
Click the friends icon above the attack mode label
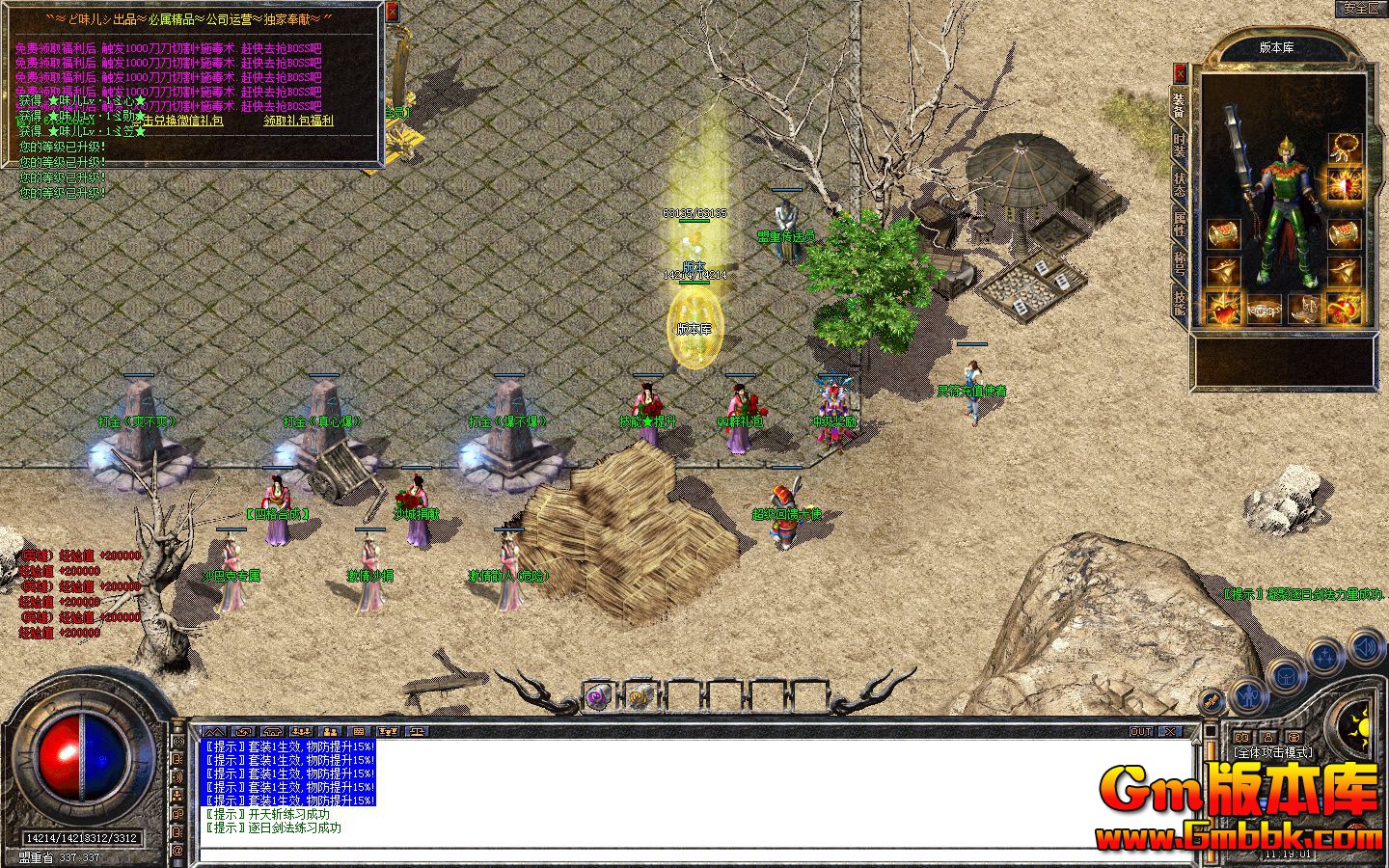(1241, 737)
